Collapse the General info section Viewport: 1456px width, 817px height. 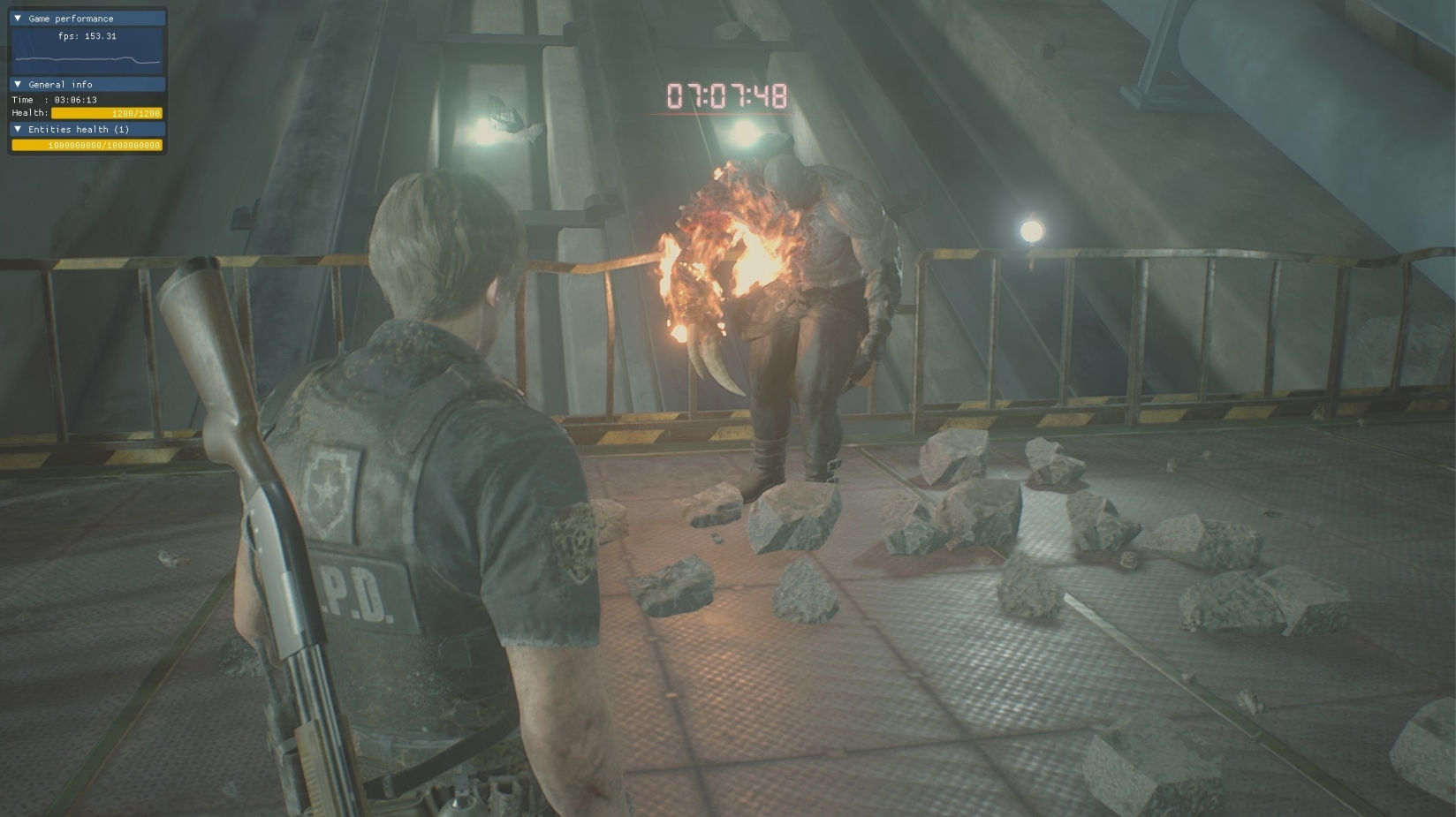click(18, 85)
